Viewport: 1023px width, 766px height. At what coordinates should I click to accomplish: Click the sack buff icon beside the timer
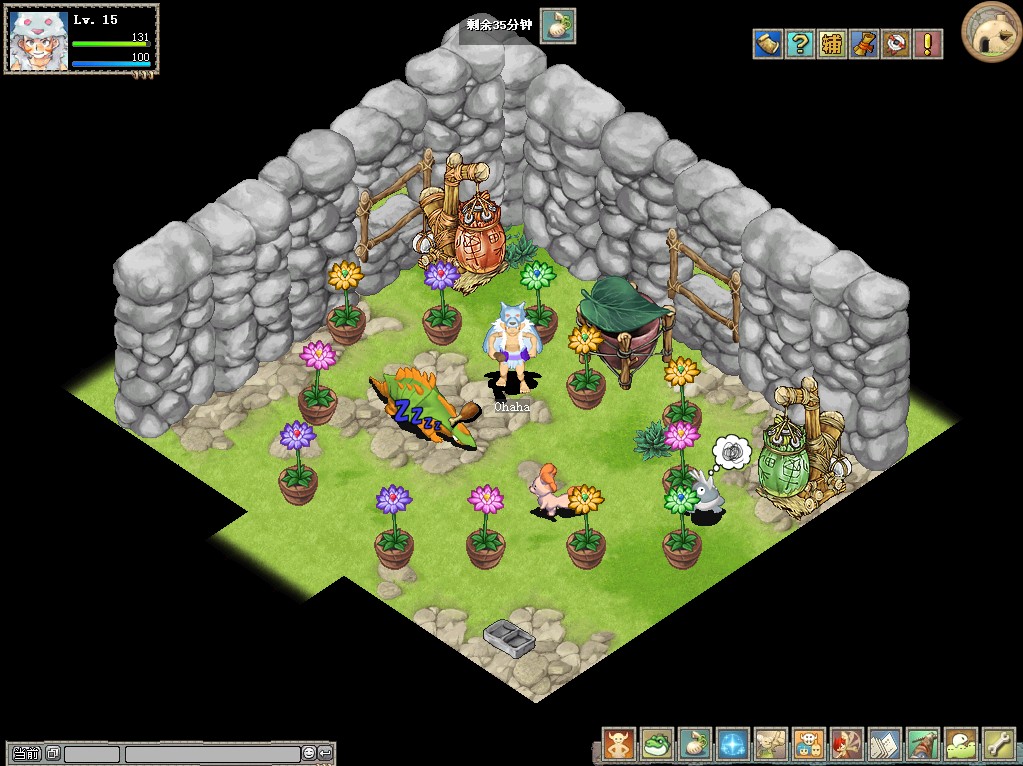point(558,26)
